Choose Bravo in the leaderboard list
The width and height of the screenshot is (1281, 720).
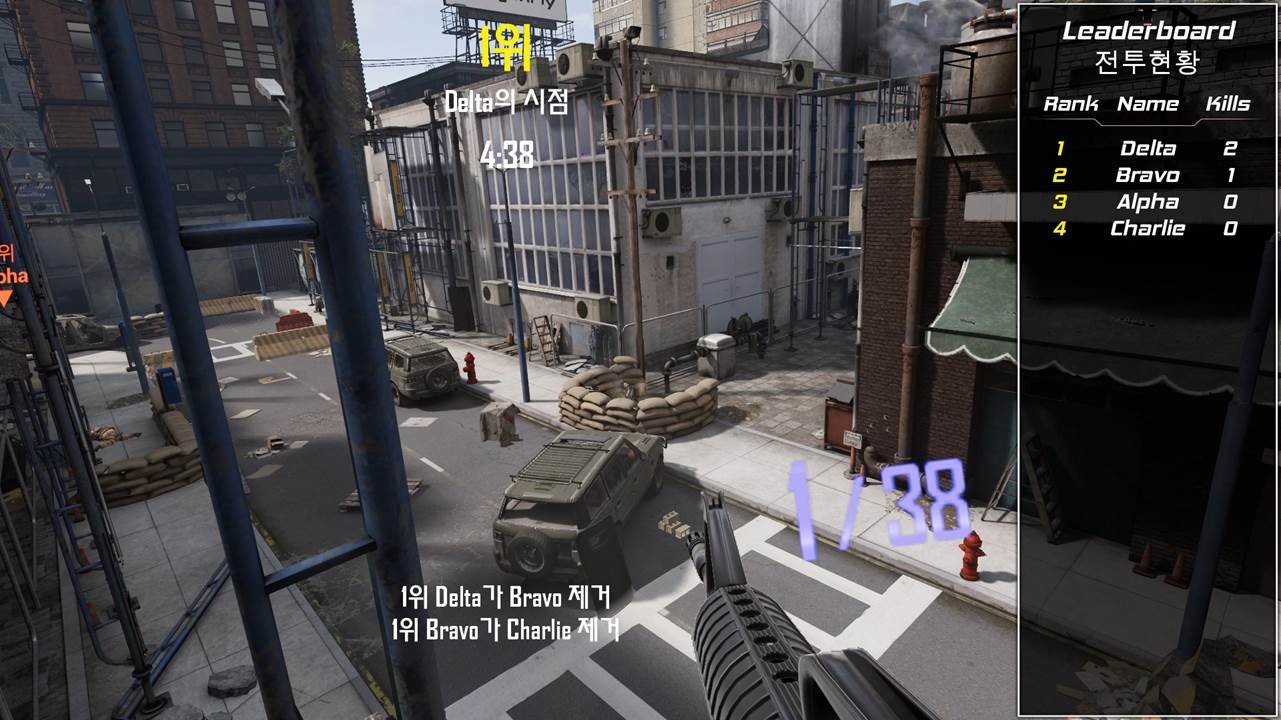coord(1147,176)
